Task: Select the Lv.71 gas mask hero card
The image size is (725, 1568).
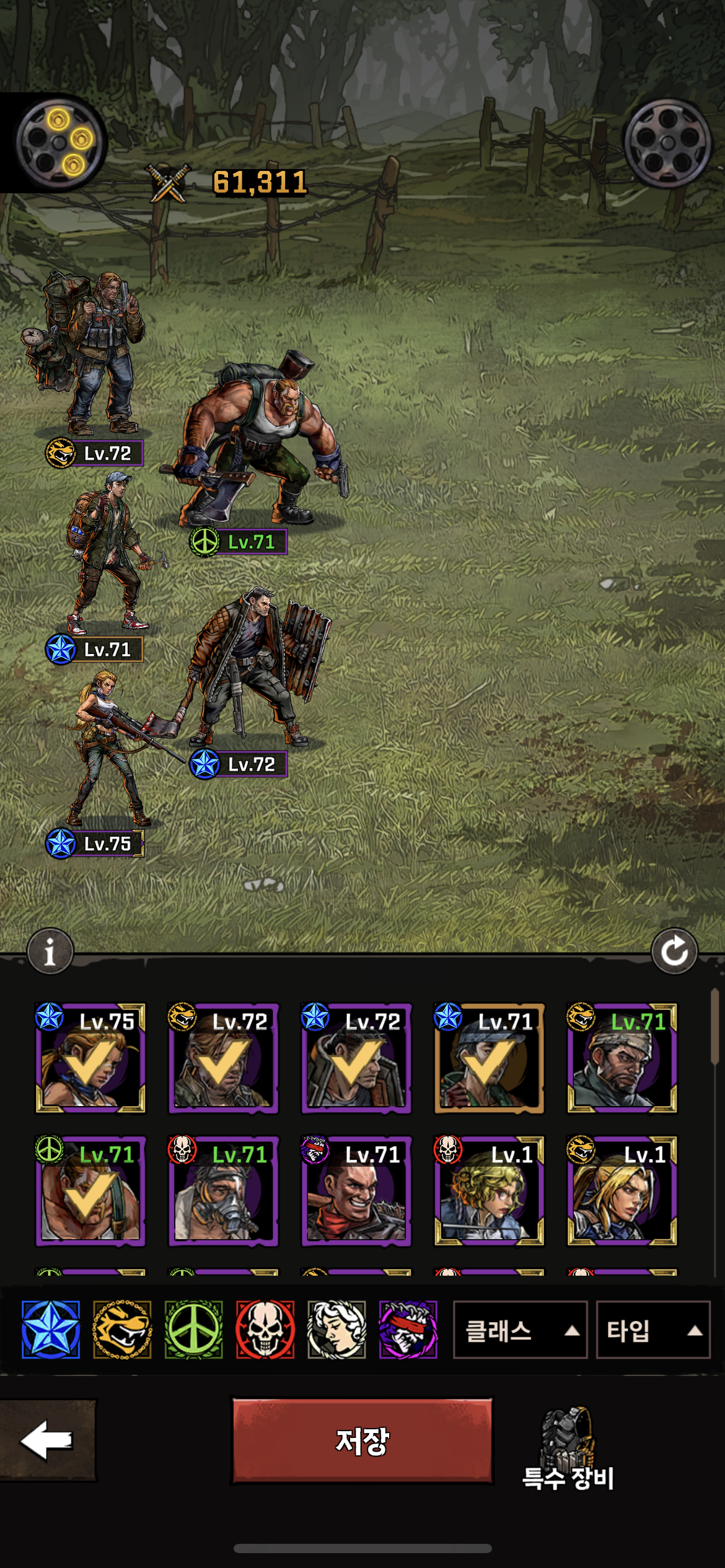Action: click(223, 1190)
